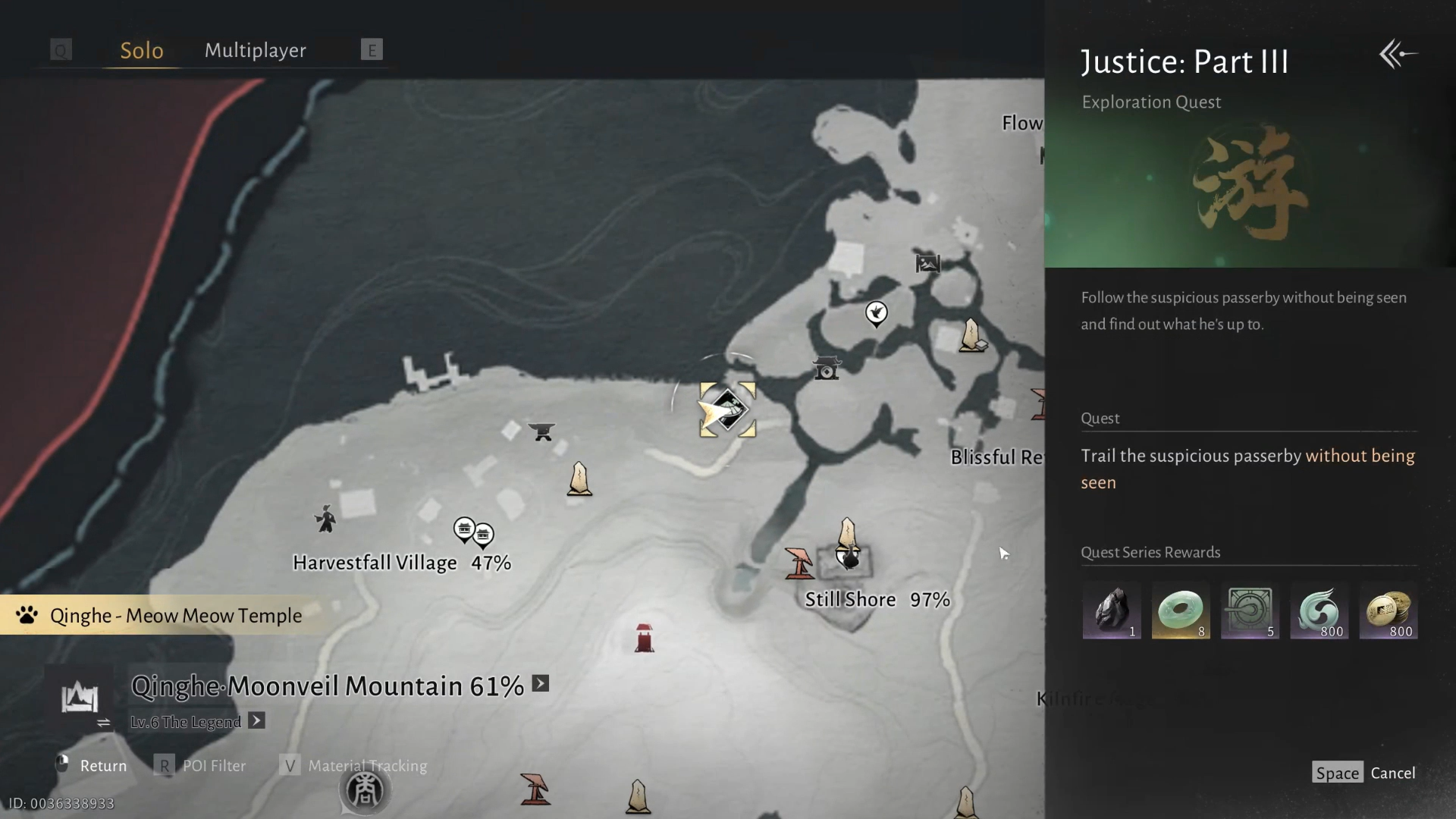
Task: View the jade ring reward item
Action: click(x=1180, y=610)
